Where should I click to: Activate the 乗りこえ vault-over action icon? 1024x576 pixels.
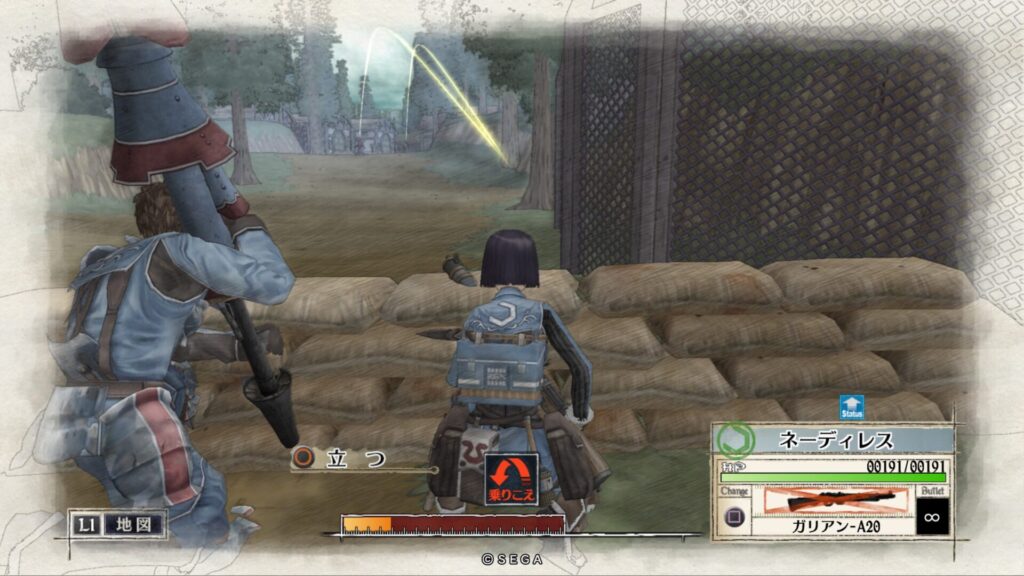[512, 479]
